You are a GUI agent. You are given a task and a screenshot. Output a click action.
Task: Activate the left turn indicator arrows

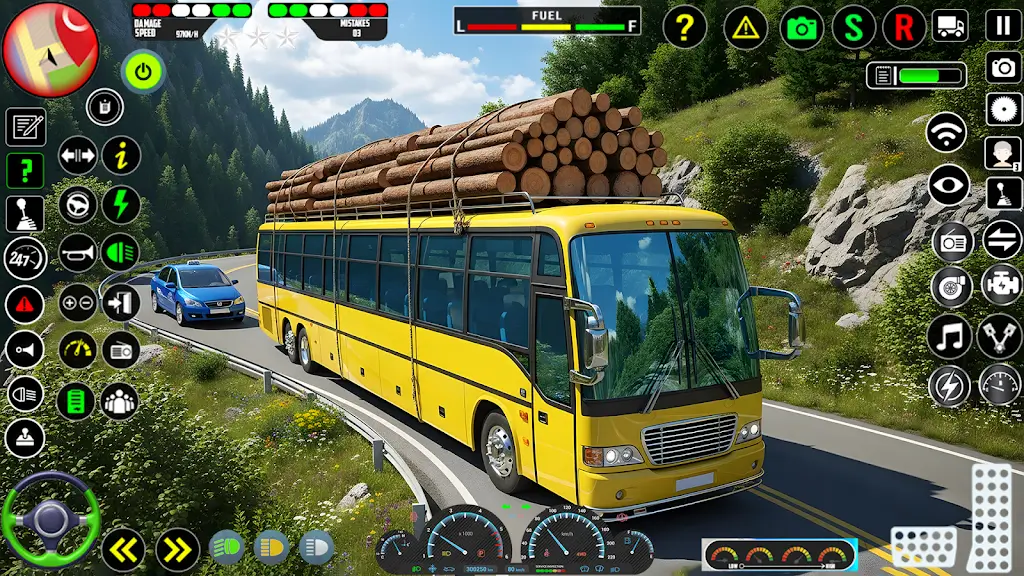pos(122,549)
